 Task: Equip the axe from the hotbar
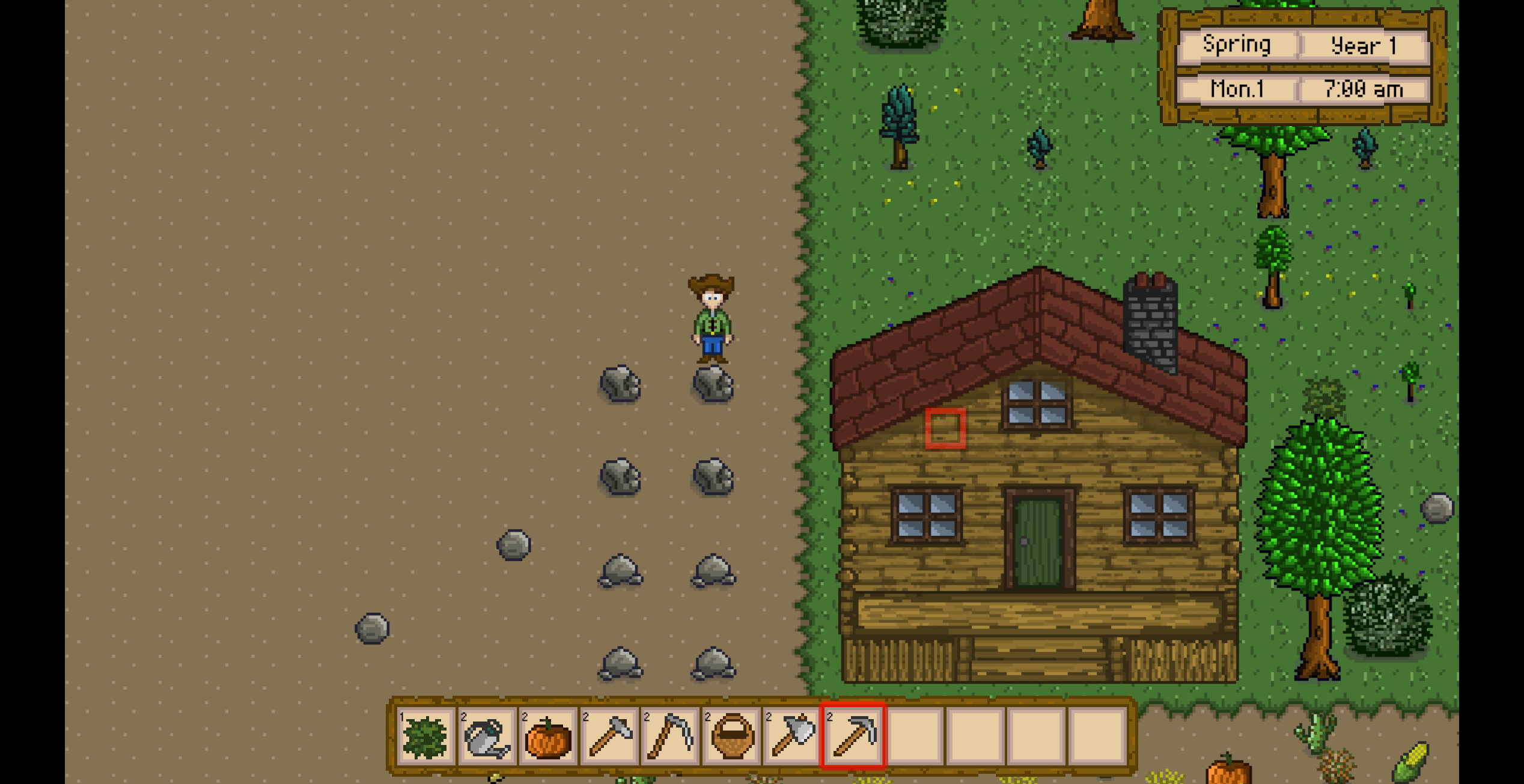[x=793, y=737]
